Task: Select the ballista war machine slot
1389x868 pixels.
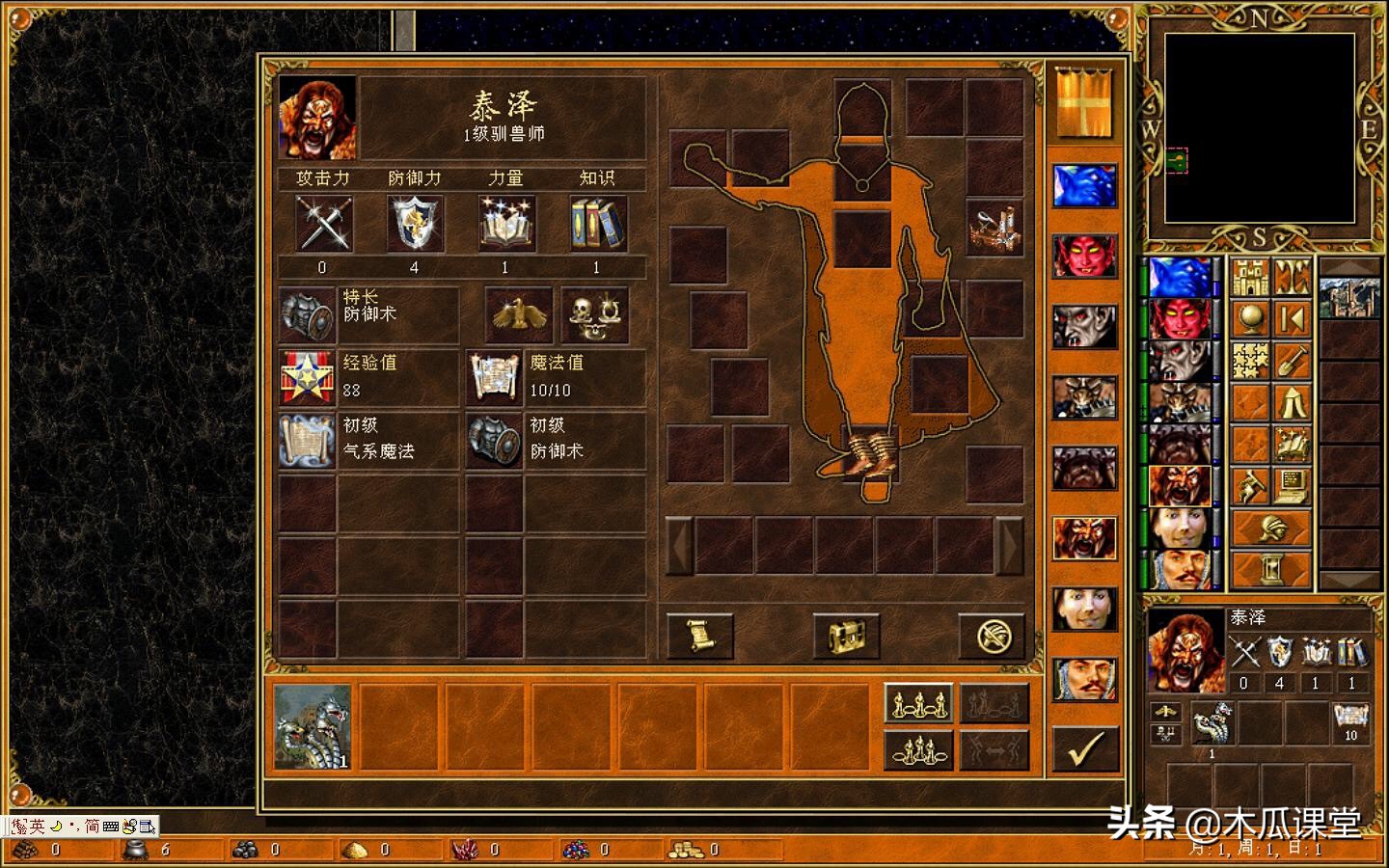Action: coord(994,228)
